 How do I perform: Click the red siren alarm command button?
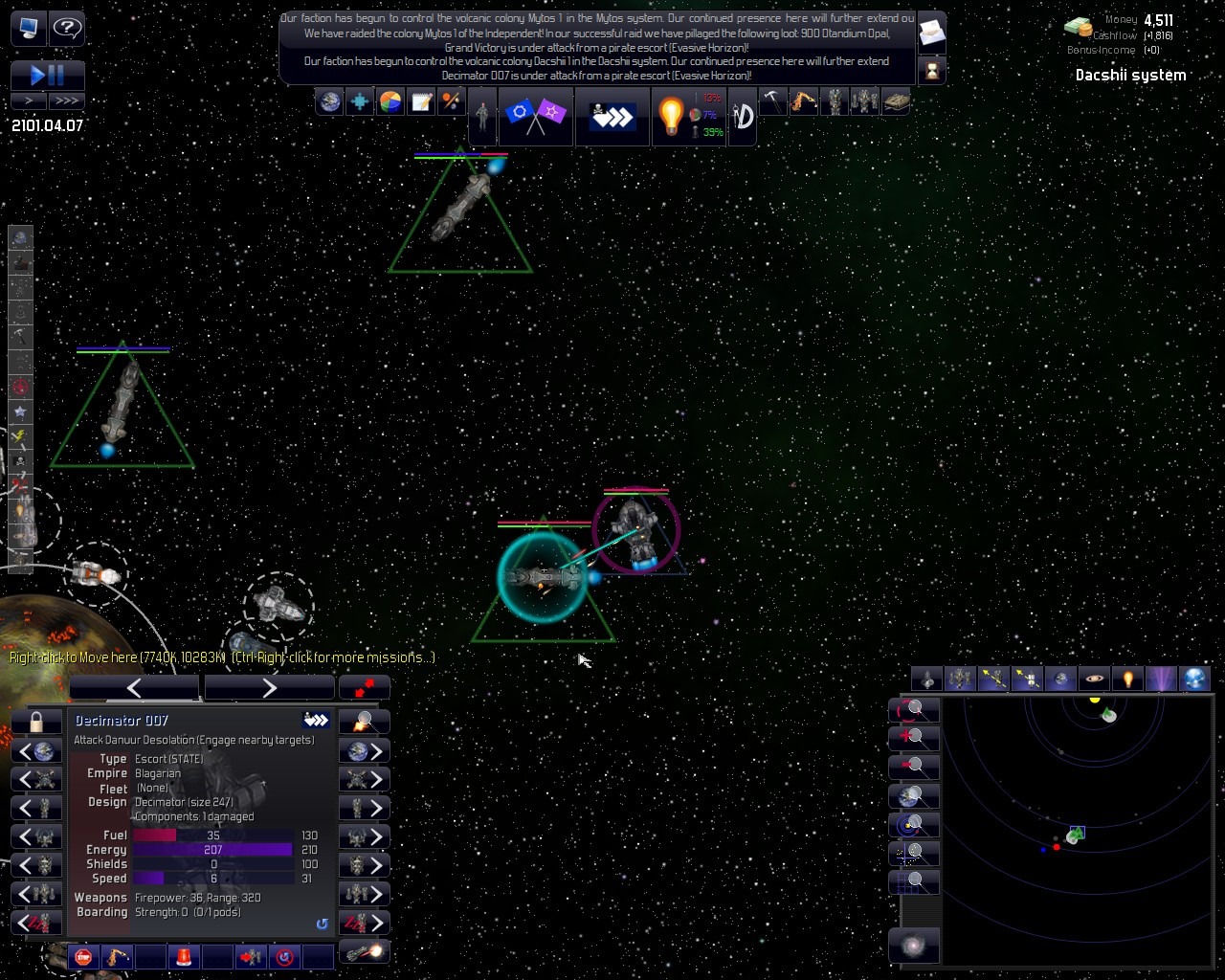click(x=184, y=956)
